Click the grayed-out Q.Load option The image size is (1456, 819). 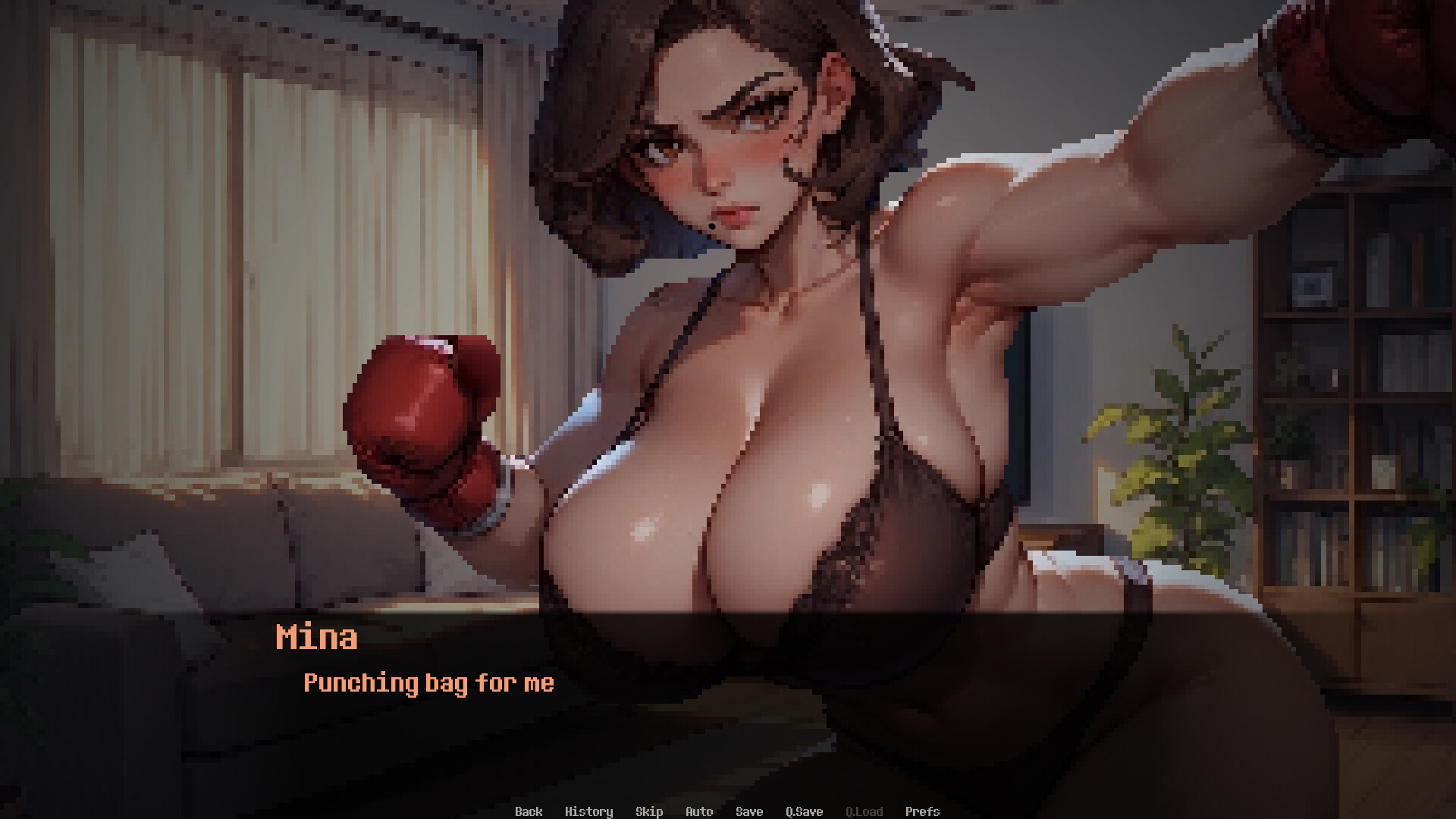click(864, 811)
